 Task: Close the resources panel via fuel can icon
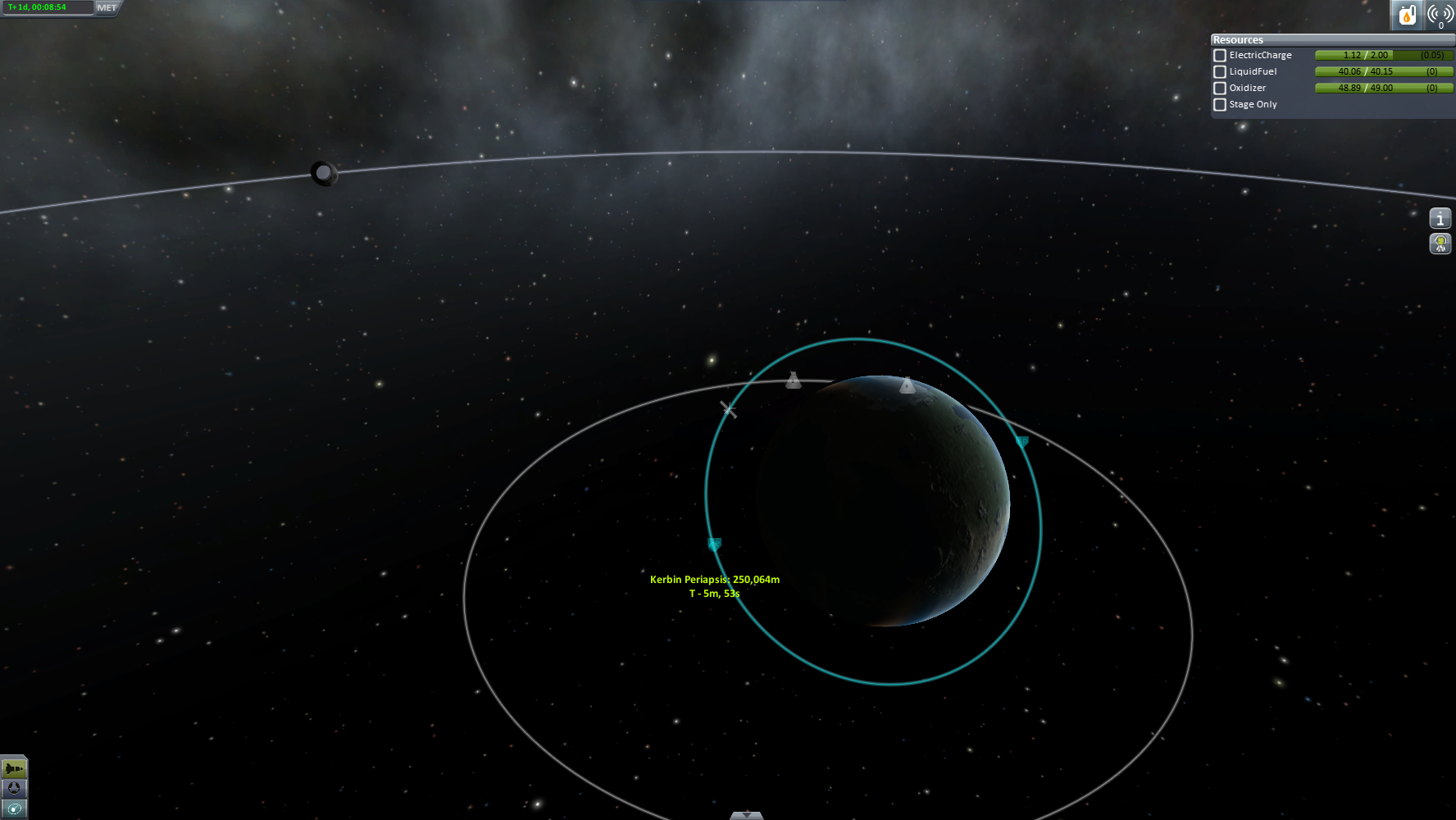pyautogui.click(x=1407, y=15)
